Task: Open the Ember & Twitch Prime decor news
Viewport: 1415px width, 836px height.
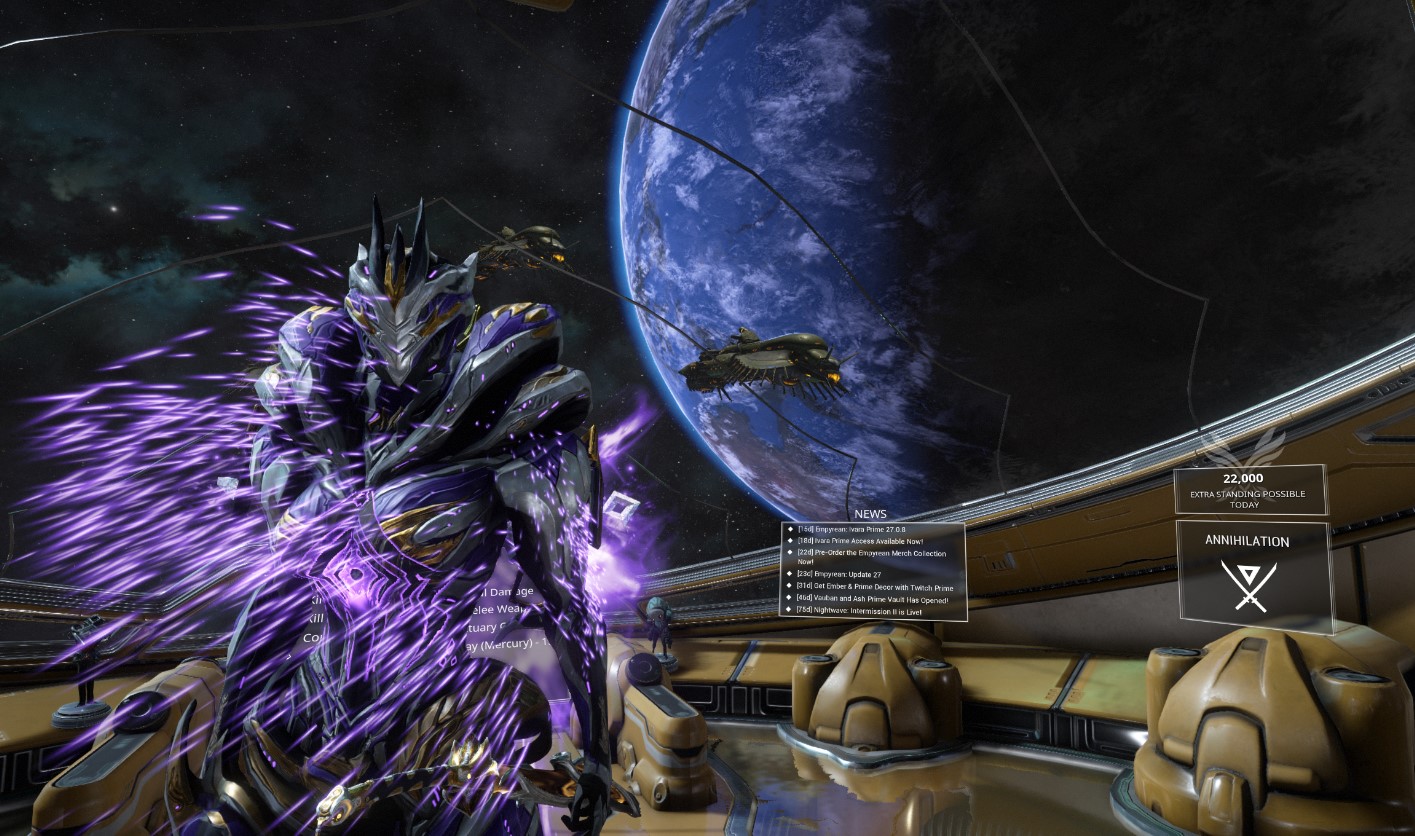Action: [x=875, y=586]
